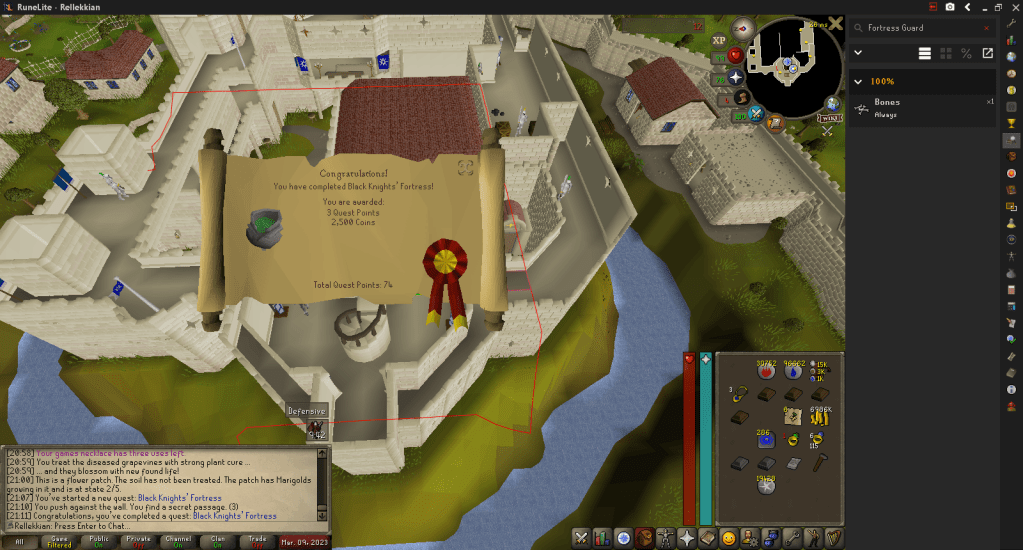This screenshot has width=1023, height=550.
Task: Toggle the Trade chat filter
Action: [259, 541]
